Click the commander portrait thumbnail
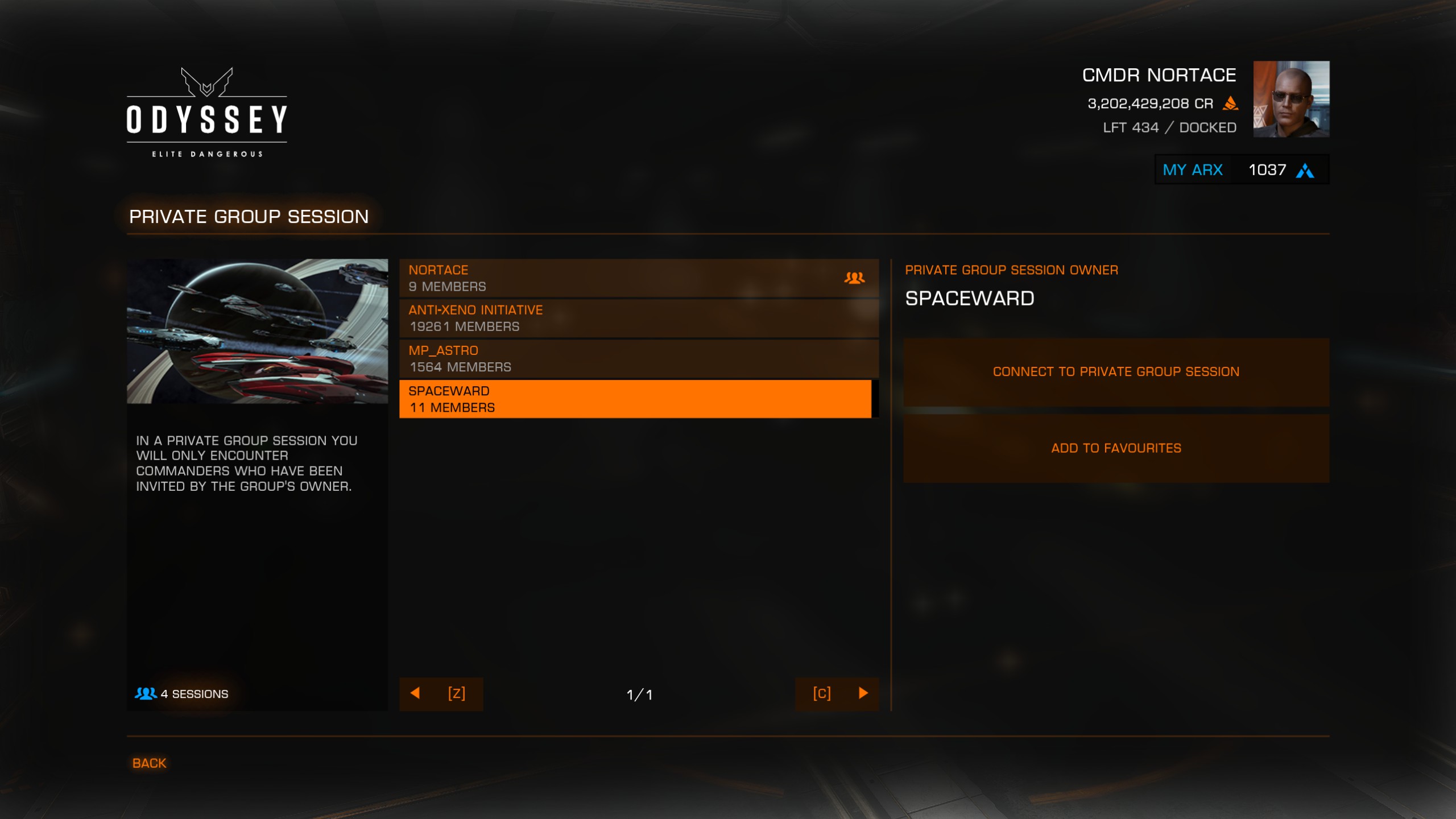This screenshot has width=1456, height=819. pyautogui.click(x=1291, y=99)
